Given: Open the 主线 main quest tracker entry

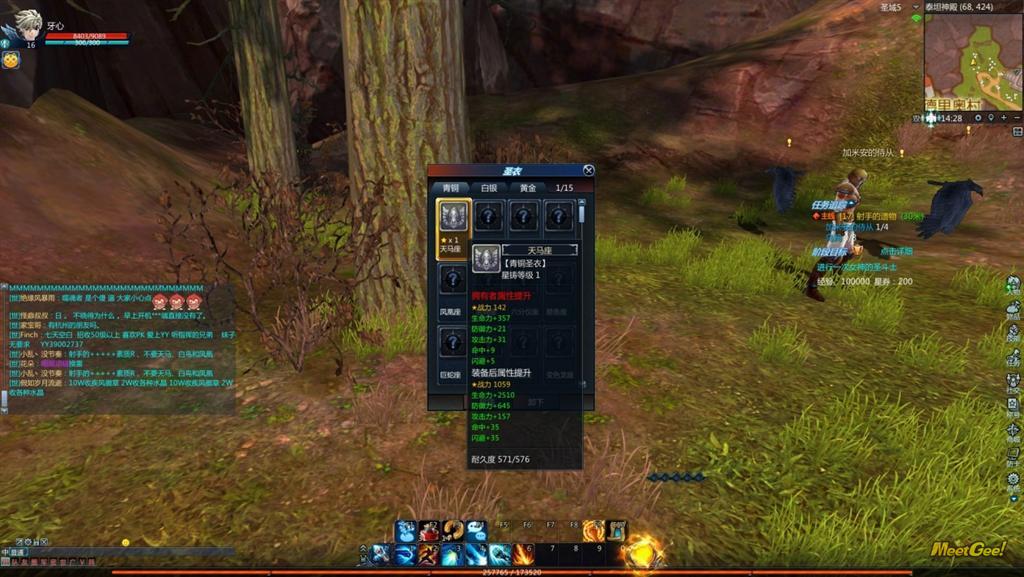Looking at the screenshot, I should [x=828, y=215].
